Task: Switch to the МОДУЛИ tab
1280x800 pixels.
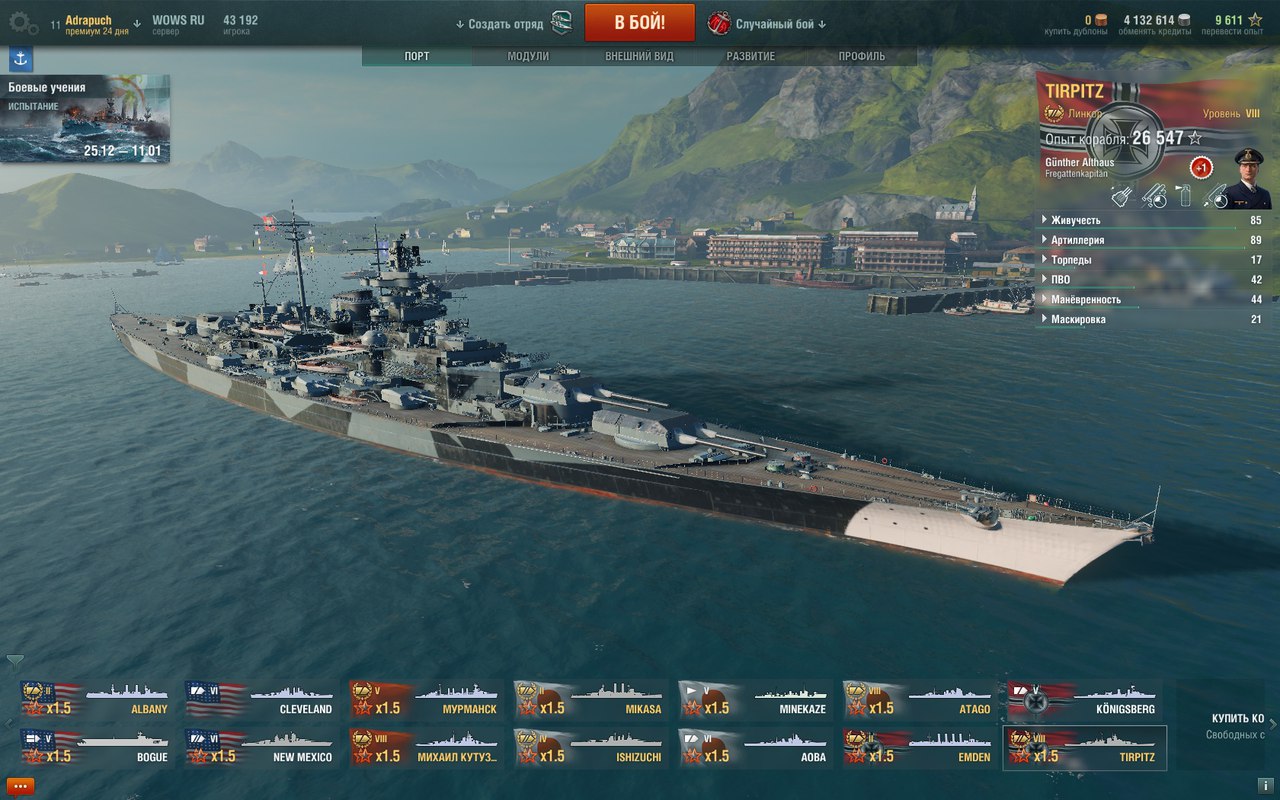Action: 528,56
